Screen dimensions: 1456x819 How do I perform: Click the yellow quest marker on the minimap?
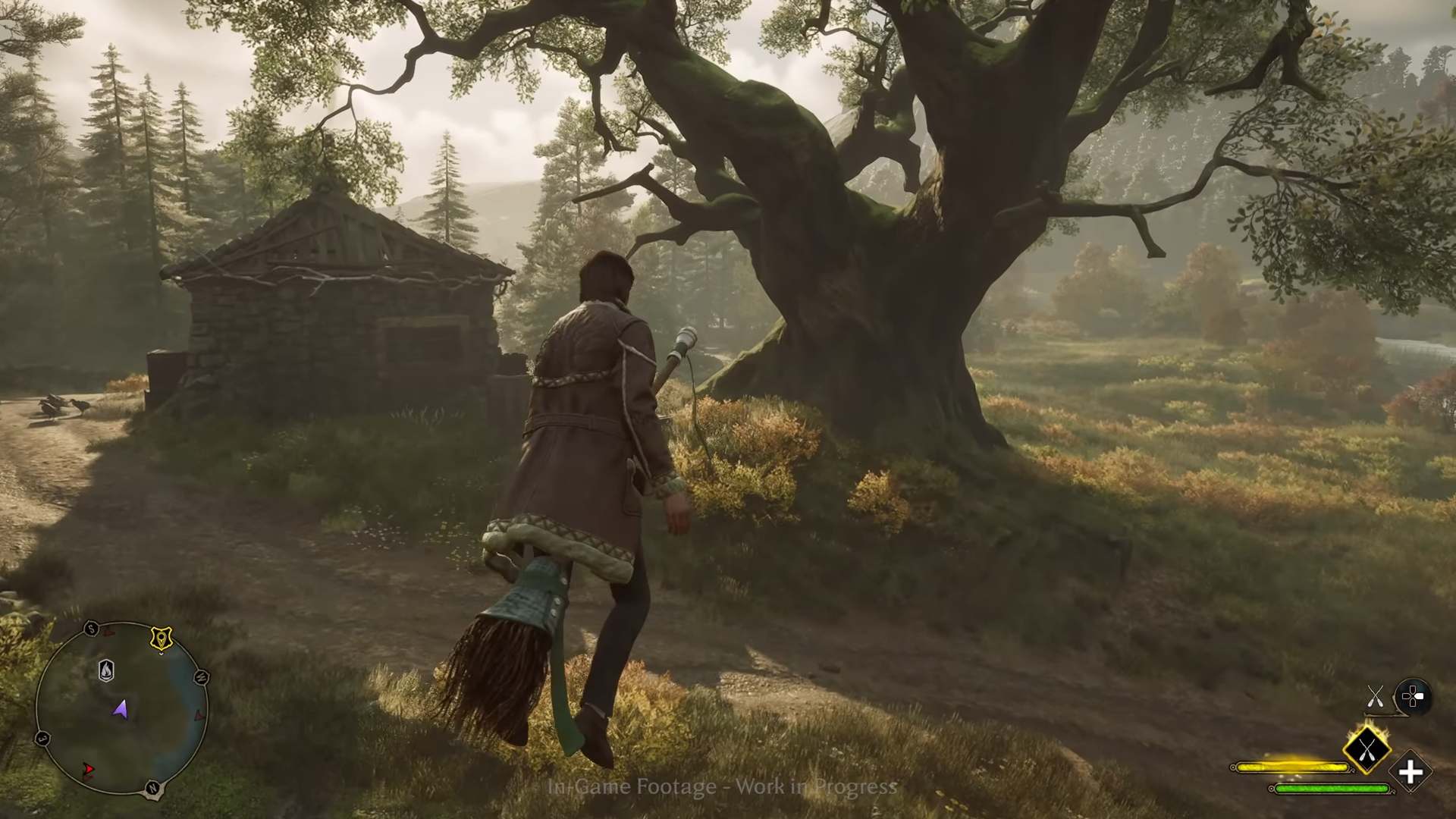tap(162, 639)
